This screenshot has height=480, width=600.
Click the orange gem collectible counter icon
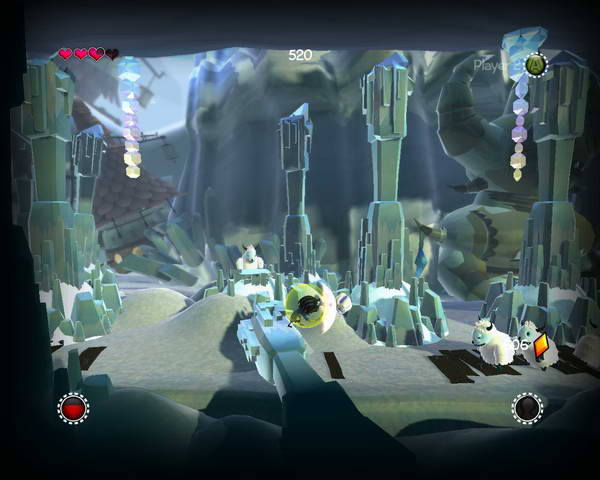[542, 347]
